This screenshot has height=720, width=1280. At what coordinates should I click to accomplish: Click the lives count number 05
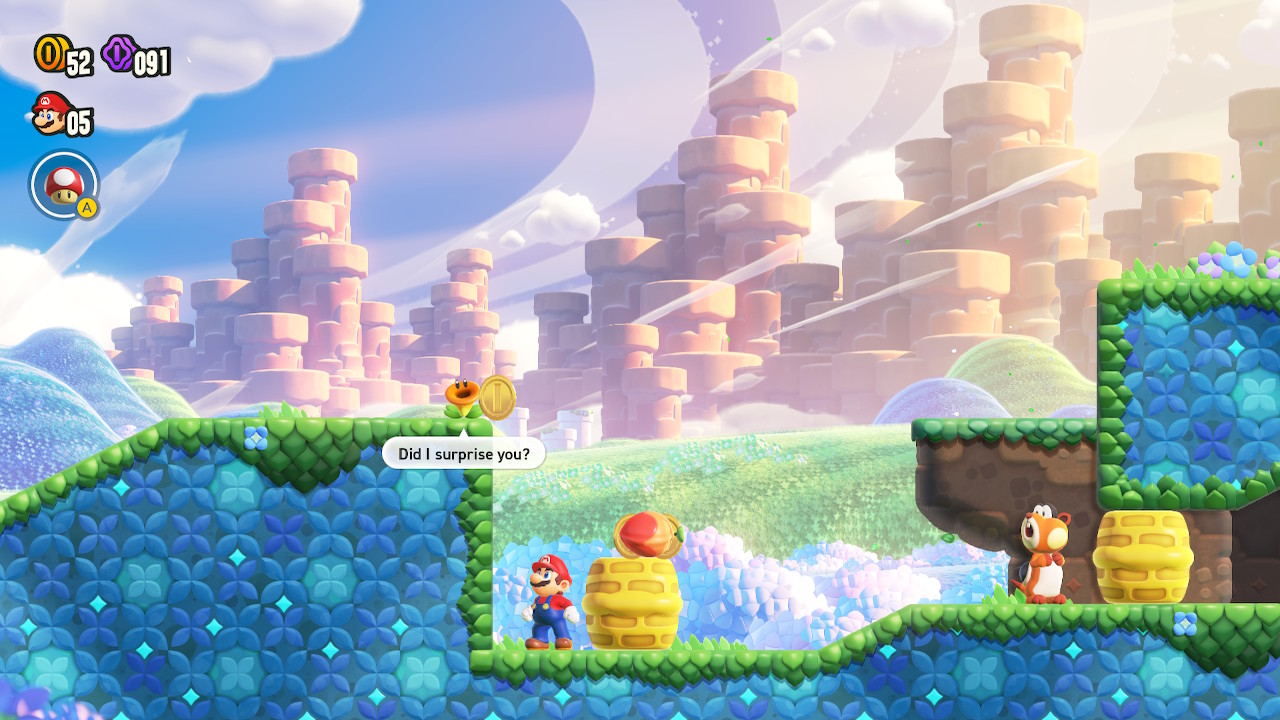pos(79,123)
